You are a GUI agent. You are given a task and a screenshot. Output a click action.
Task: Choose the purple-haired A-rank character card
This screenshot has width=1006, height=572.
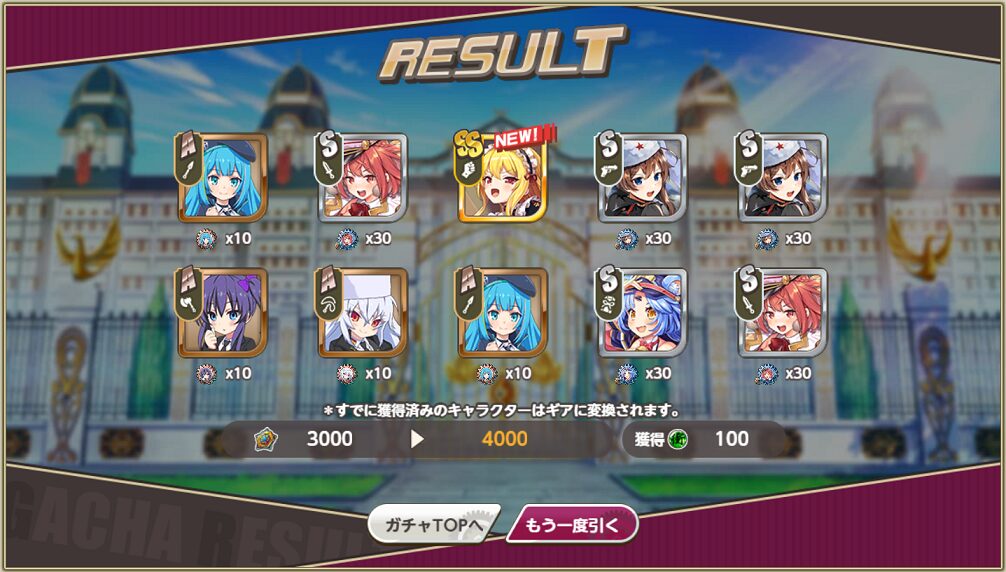click(x=223, y=313)
